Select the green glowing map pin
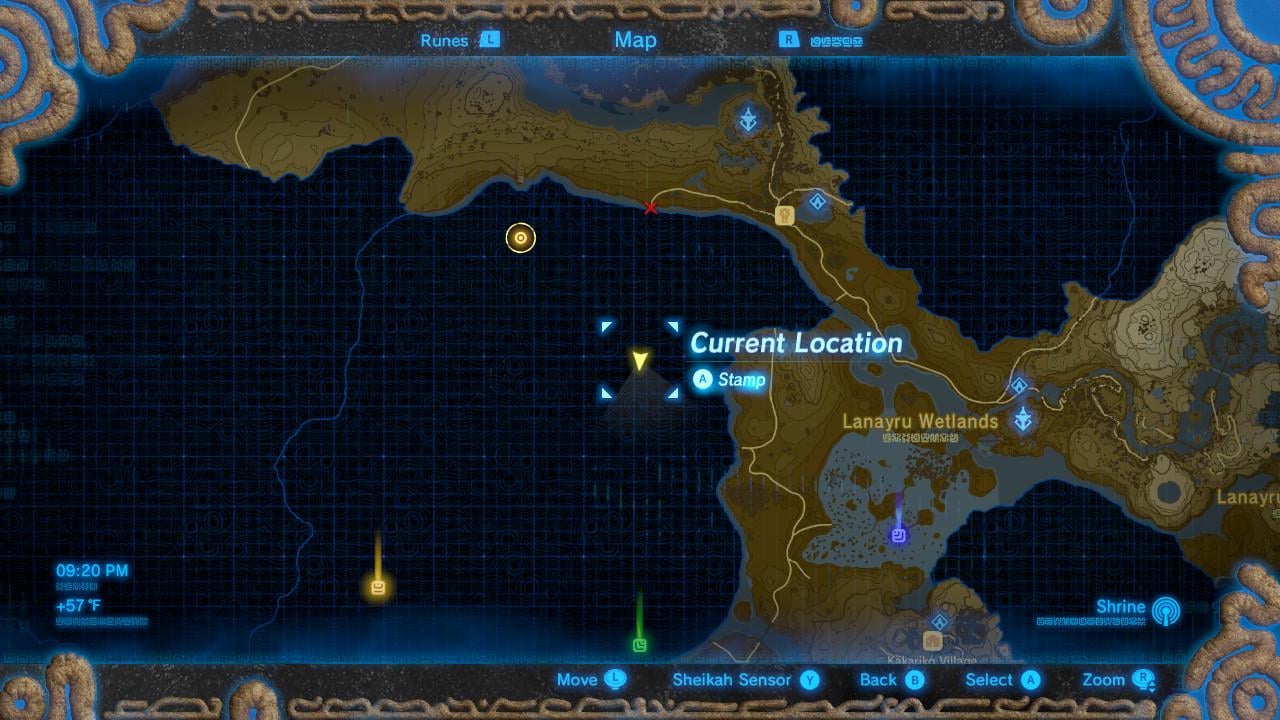 (x=640, y=645)
